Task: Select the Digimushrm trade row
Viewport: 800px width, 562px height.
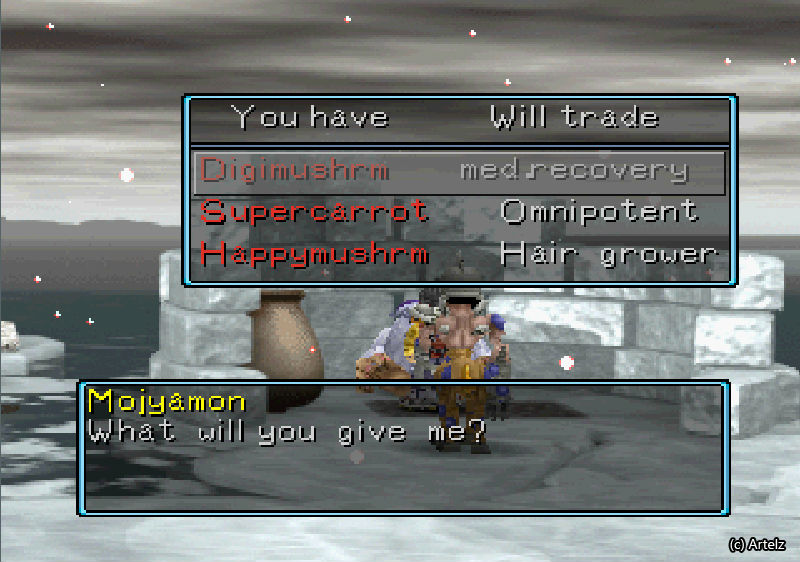Action: click(459, 172)
